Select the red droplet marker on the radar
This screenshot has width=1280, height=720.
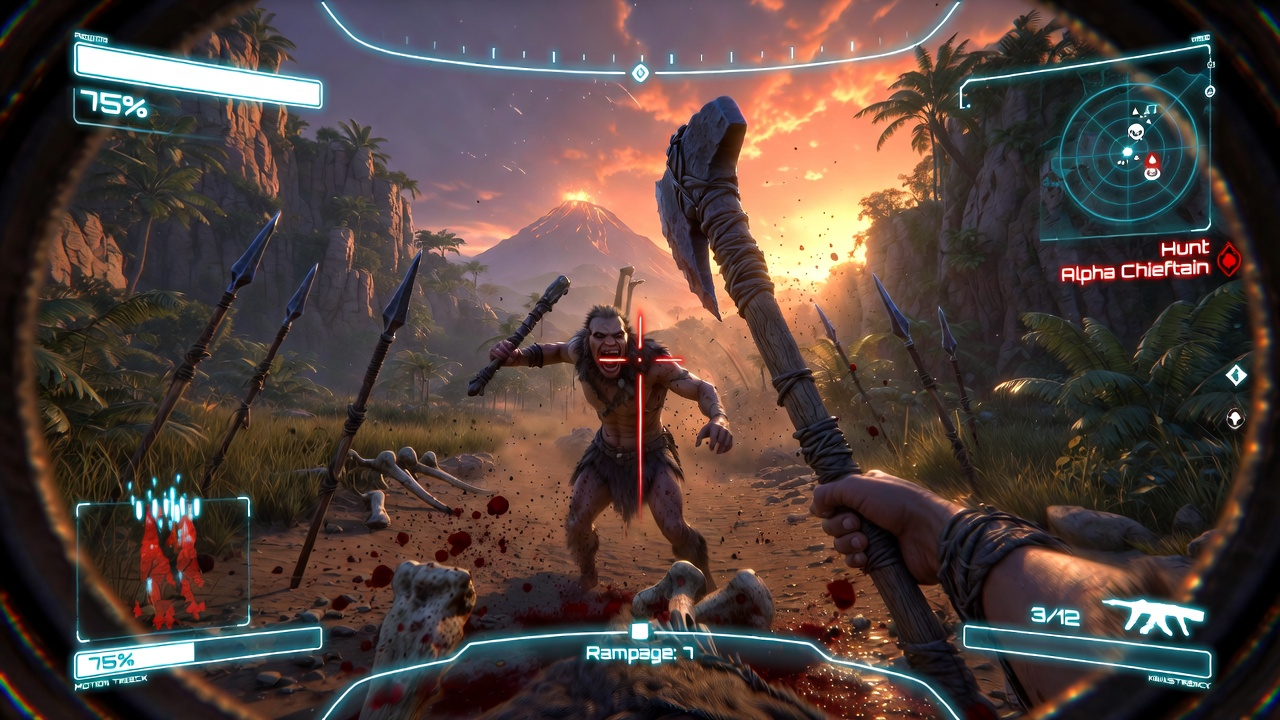[x=1151, y=159]
